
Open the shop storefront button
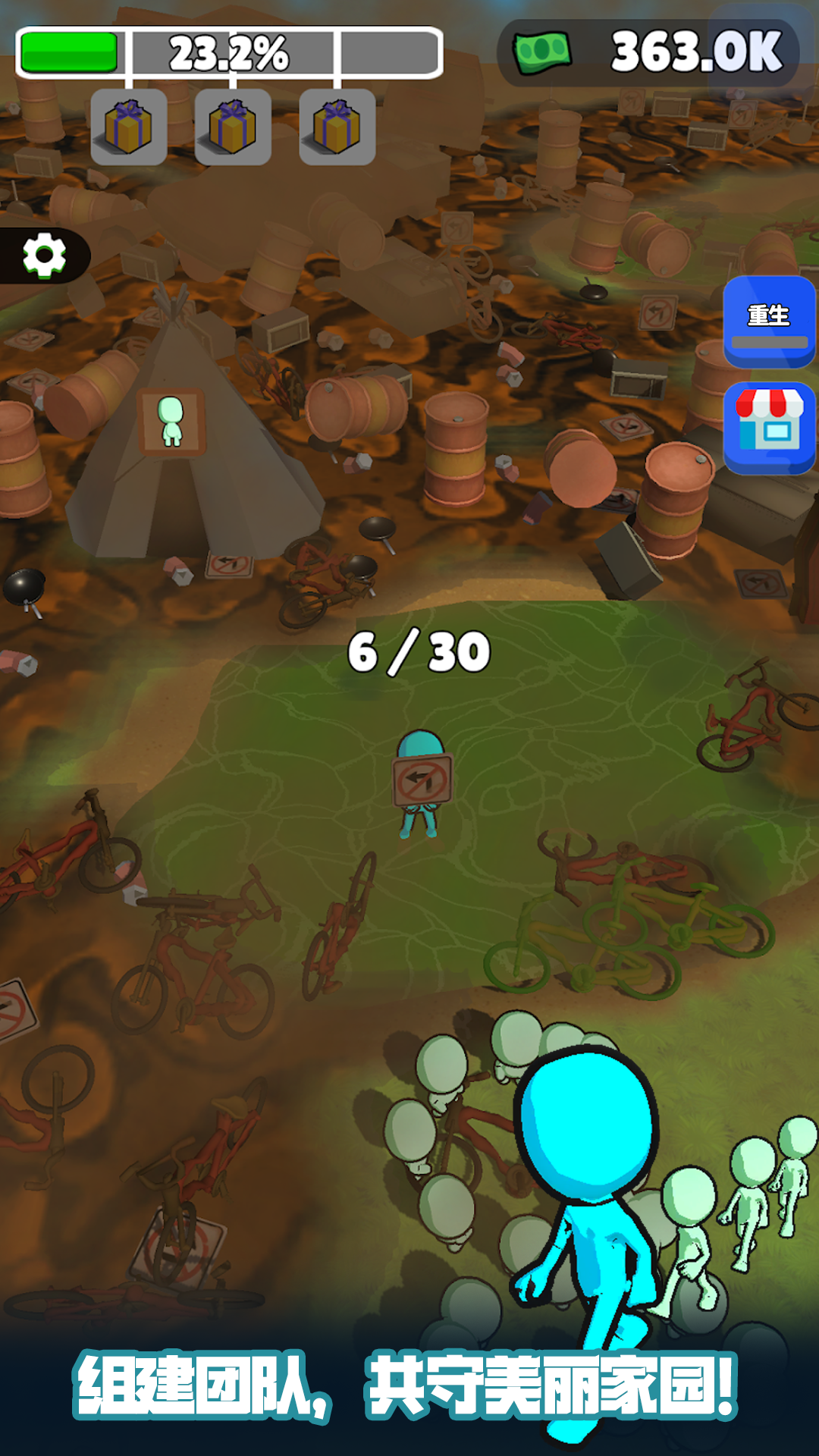[x=769, y=428]
